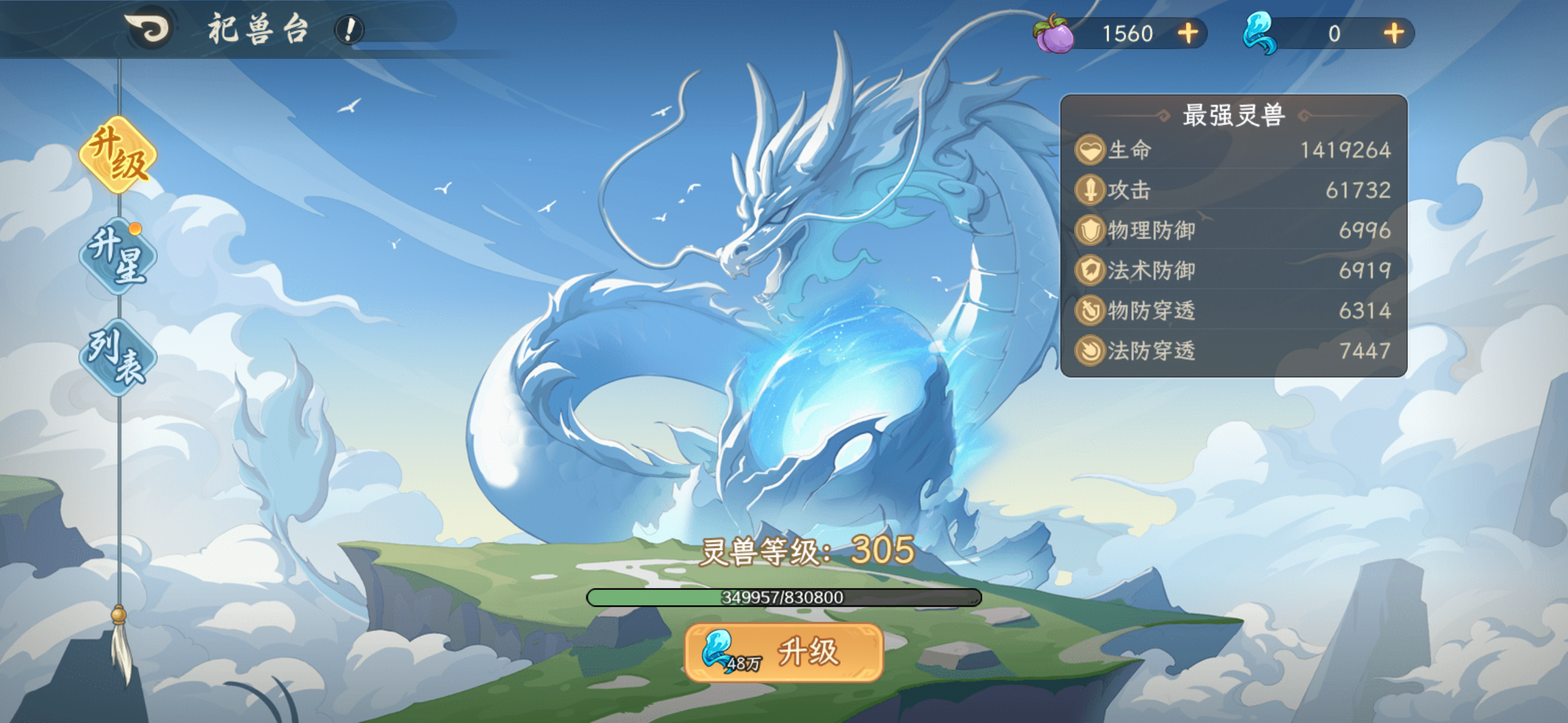The height and width of the screenshot is (723, 1568).
Task: Click the 物防穿透 physical penetration icon
Action: point(1090,310)
